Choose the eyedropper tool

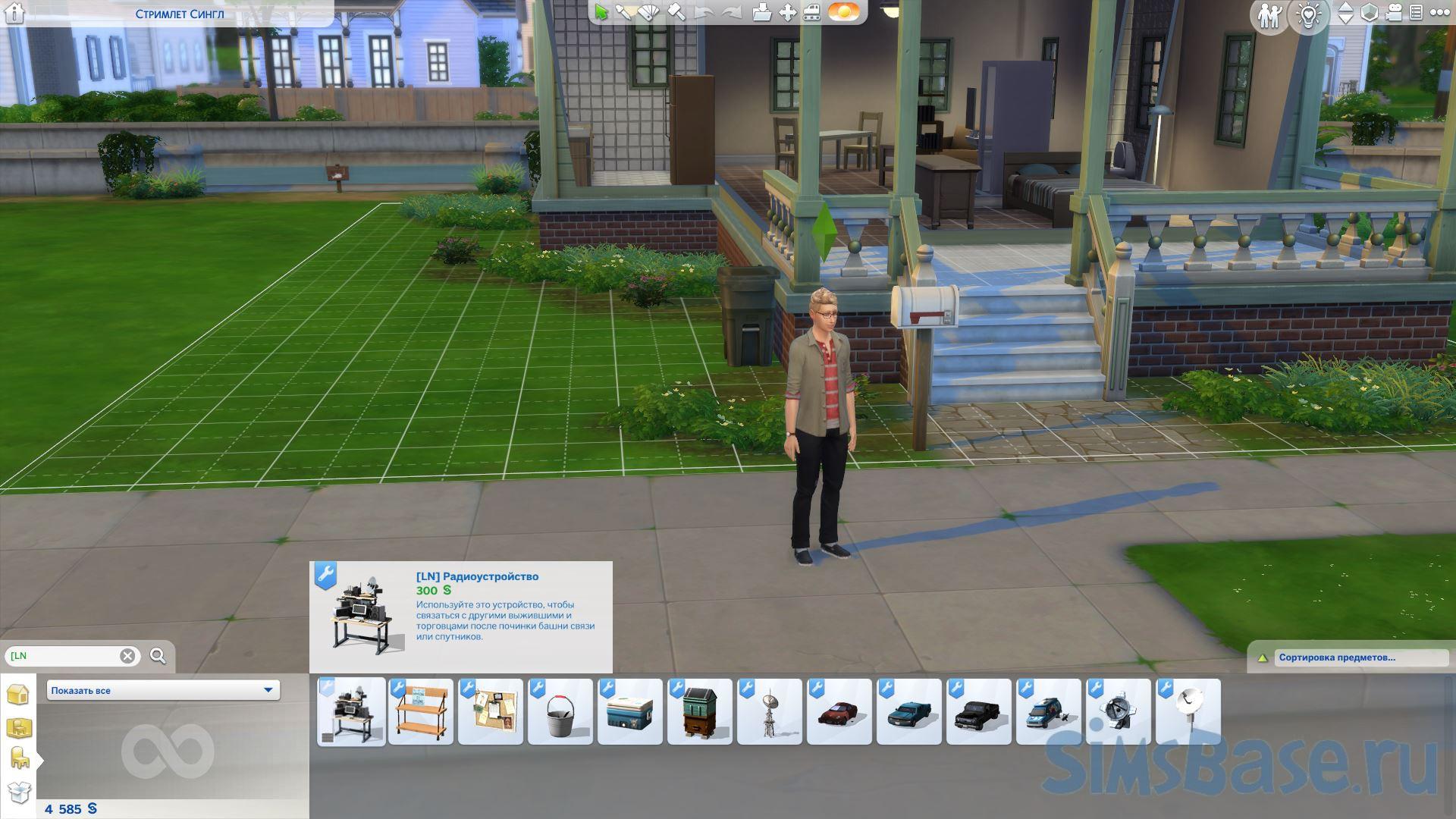click(624, 12)
